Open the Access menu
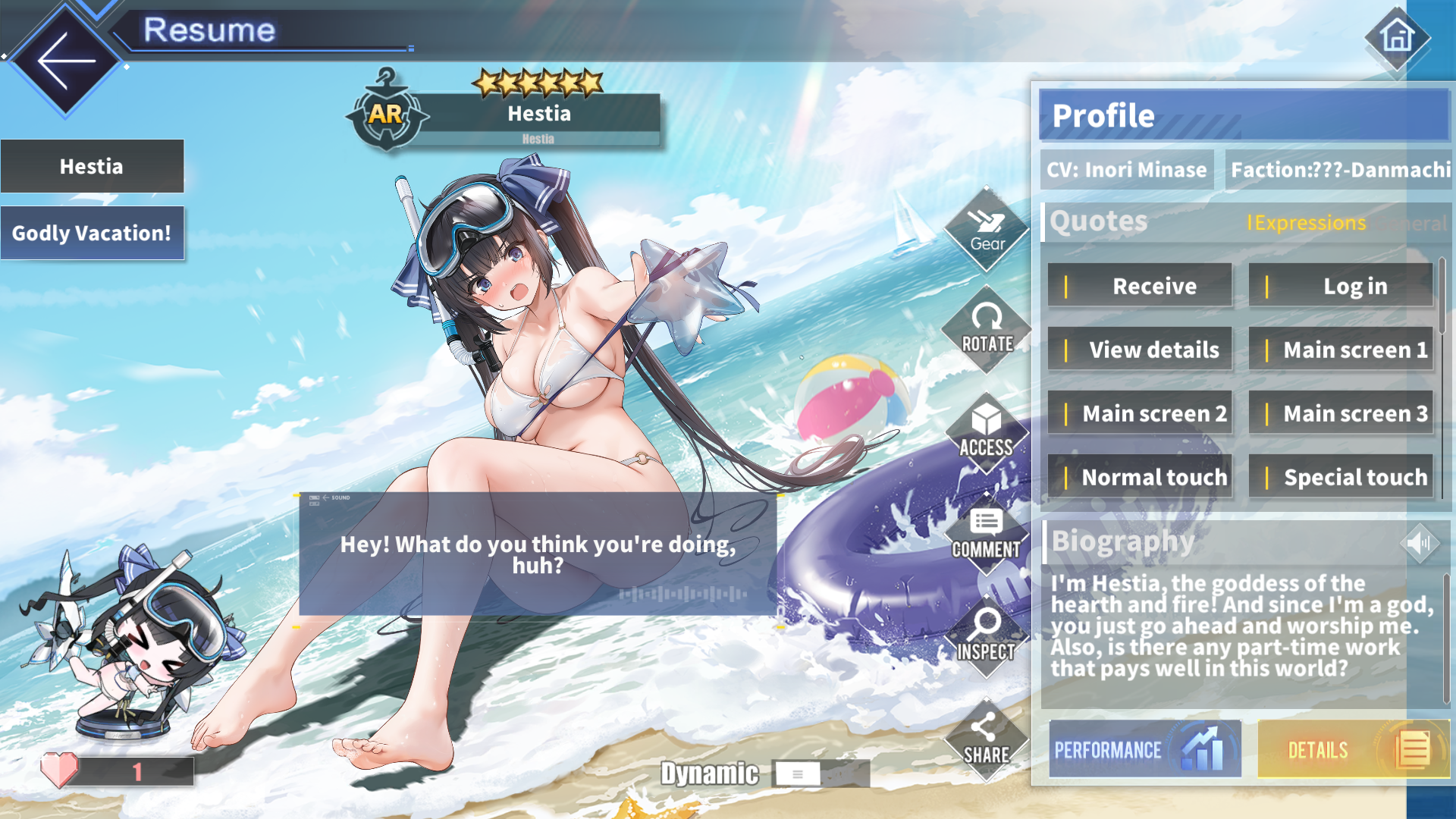1456x819 pixels. [x=987, y=433]
